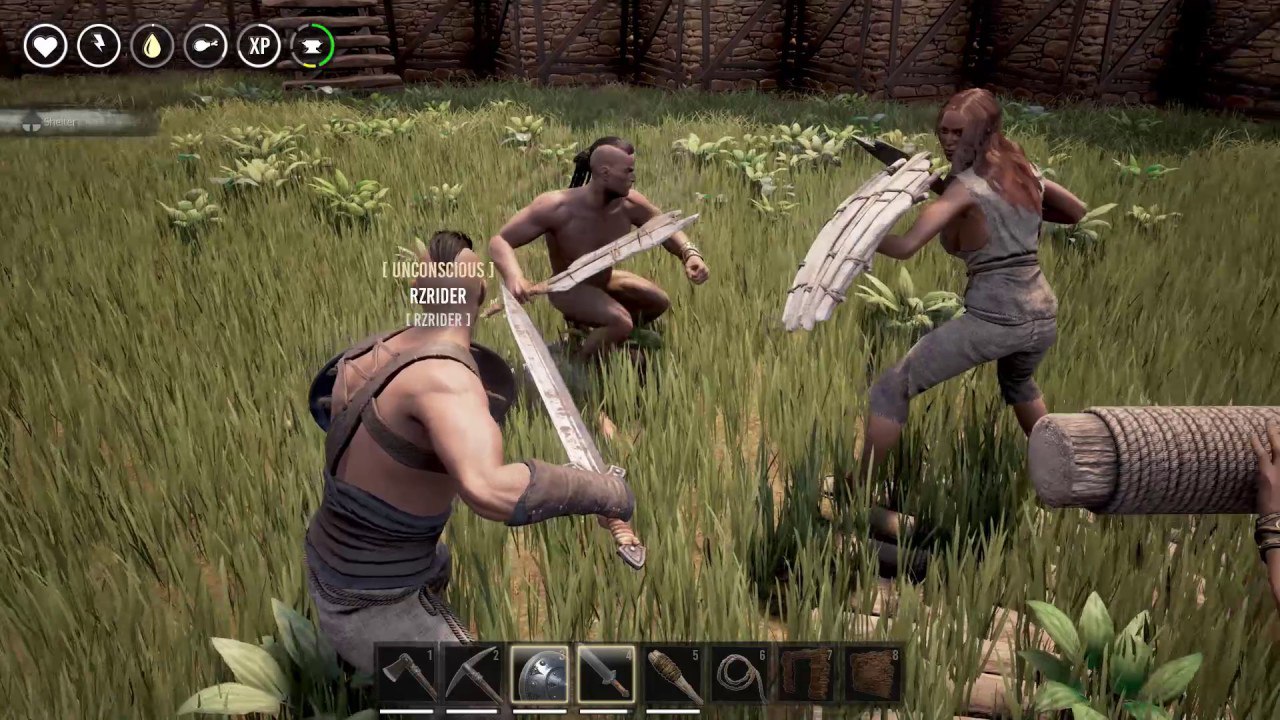This screenshot has height=720, width=1280.
Task: Select the stone hatchet in hotbar slot 1
Action: pos(407,675)
